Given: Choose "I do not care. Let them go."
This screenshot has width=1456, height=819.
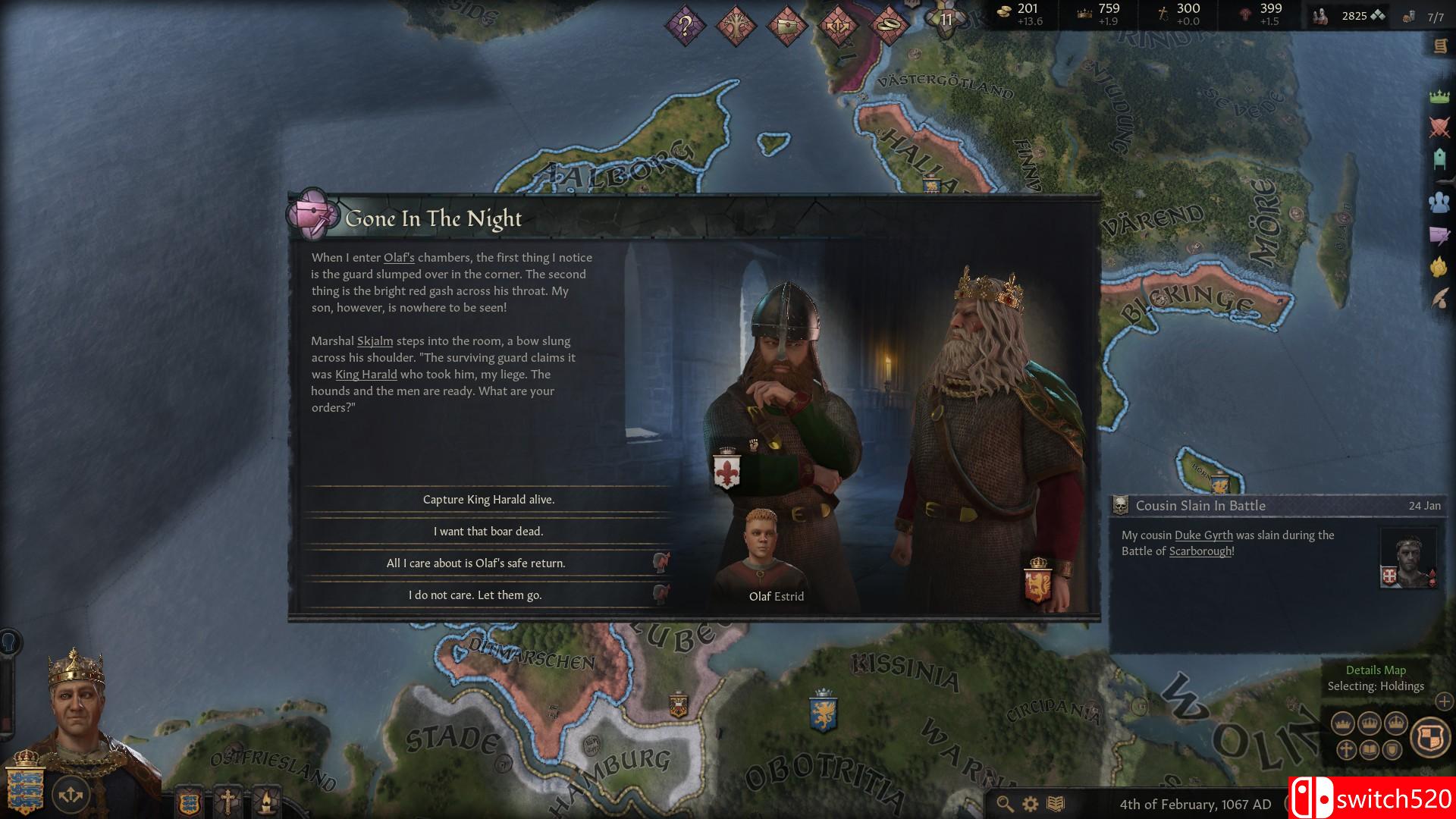Looking at the screenshot, I should pyautogui.click(x=475, y=595).
